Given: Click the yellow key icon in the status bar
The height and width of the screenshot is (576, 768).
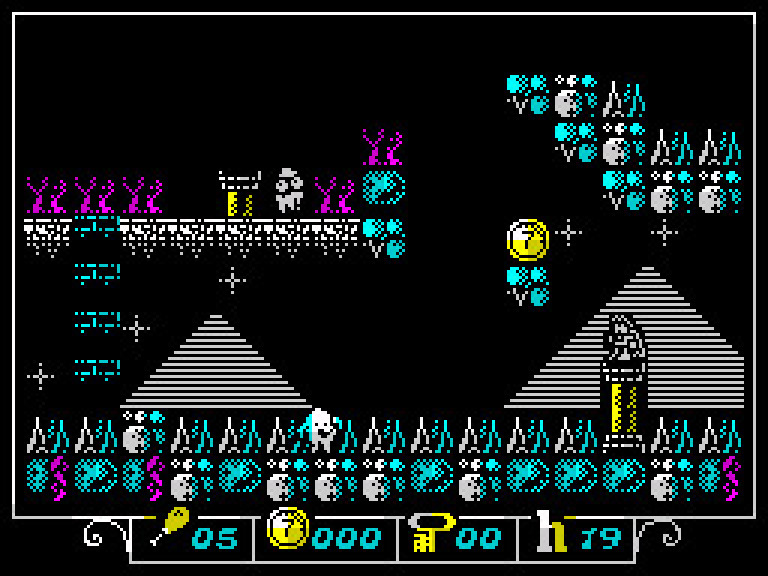Looking at the screenshot, I should point(429,530).
